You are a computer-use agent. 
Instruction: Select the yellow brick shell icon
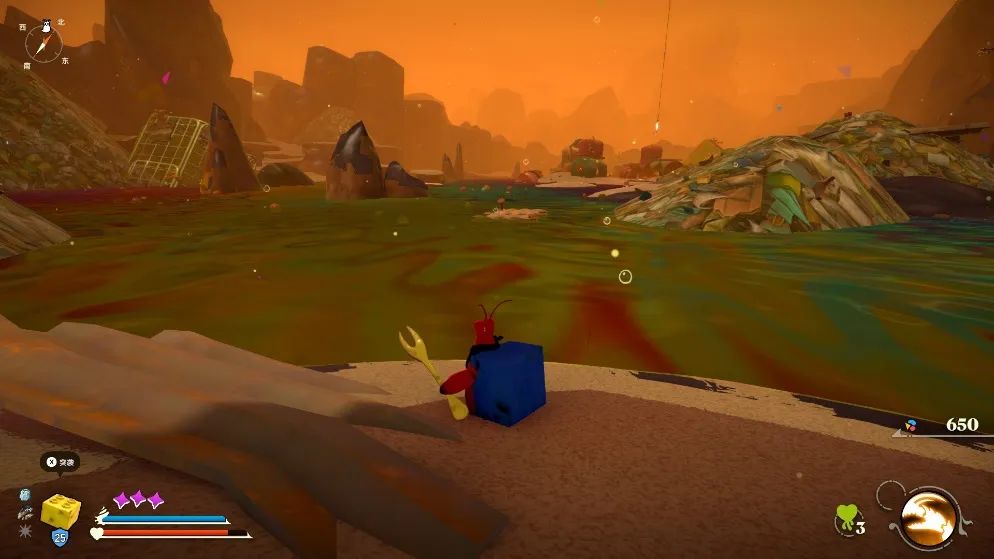click(x=60, y=511)
